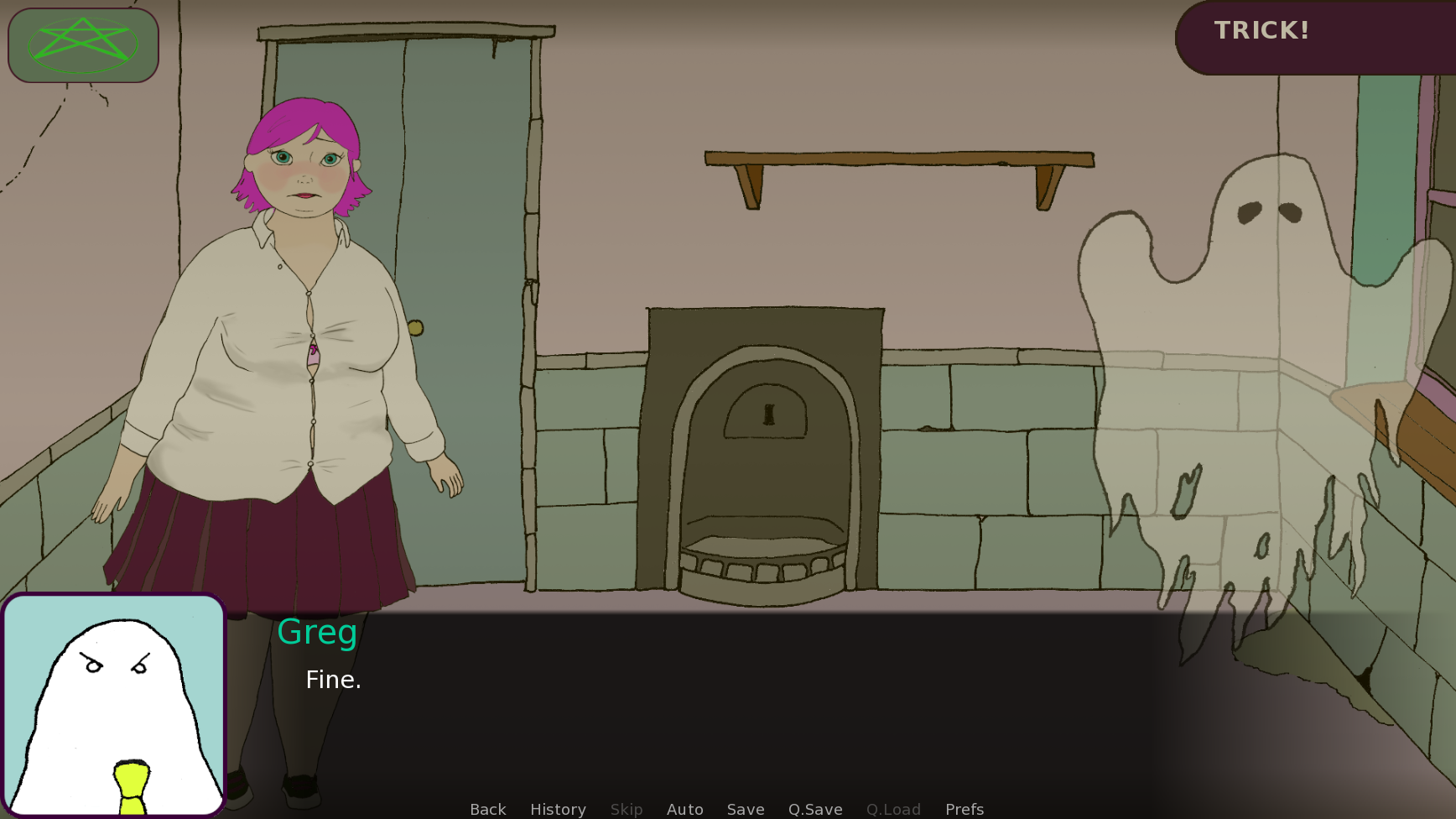The width and height of the screenshot is (1456, 819).
Task: Select the Q.Load option
Action: (893, 809)
